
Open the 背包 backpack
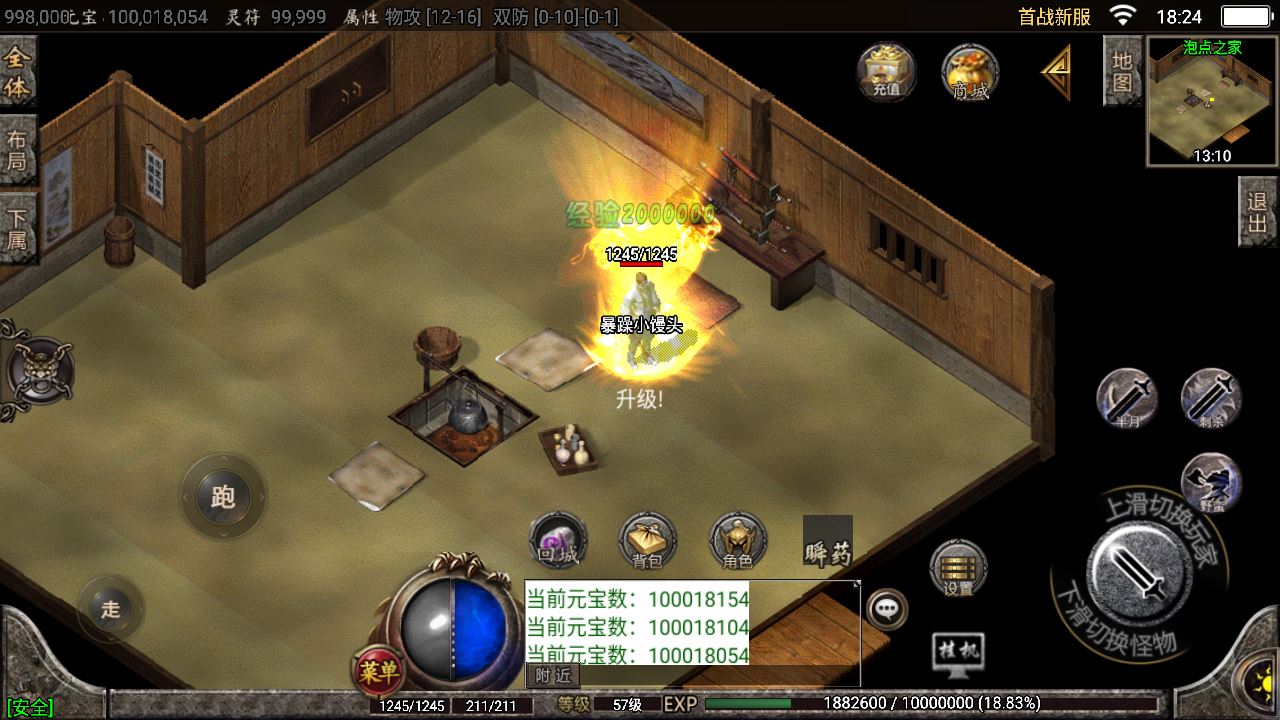tap(647, 541)
